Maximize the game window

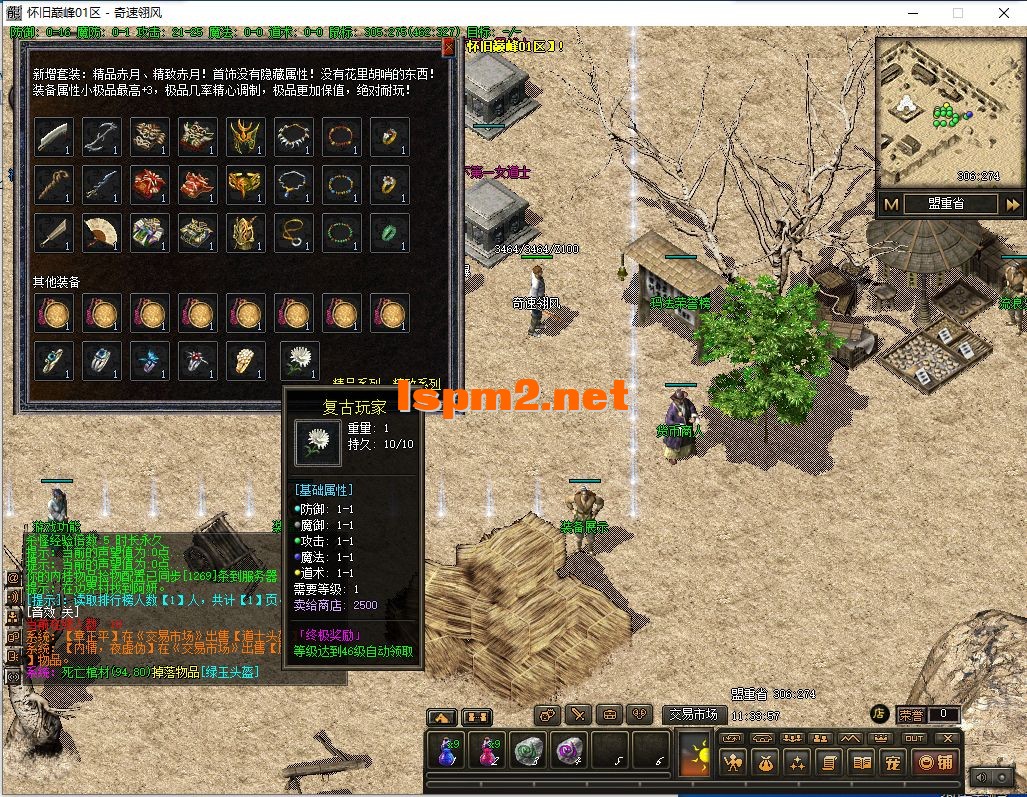[957, 13]
